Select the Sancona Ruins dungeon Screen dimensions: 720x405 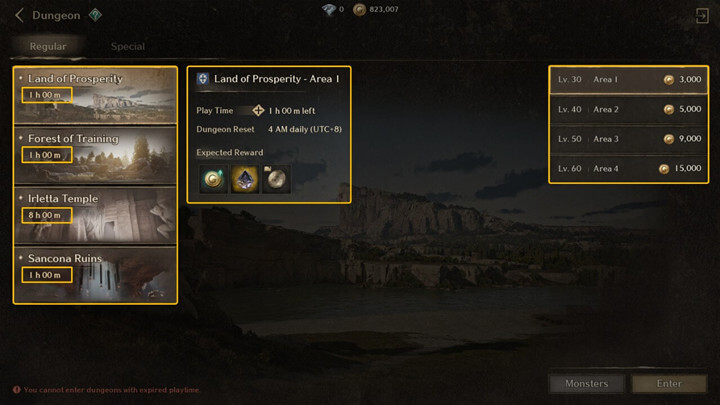(95, 272)
